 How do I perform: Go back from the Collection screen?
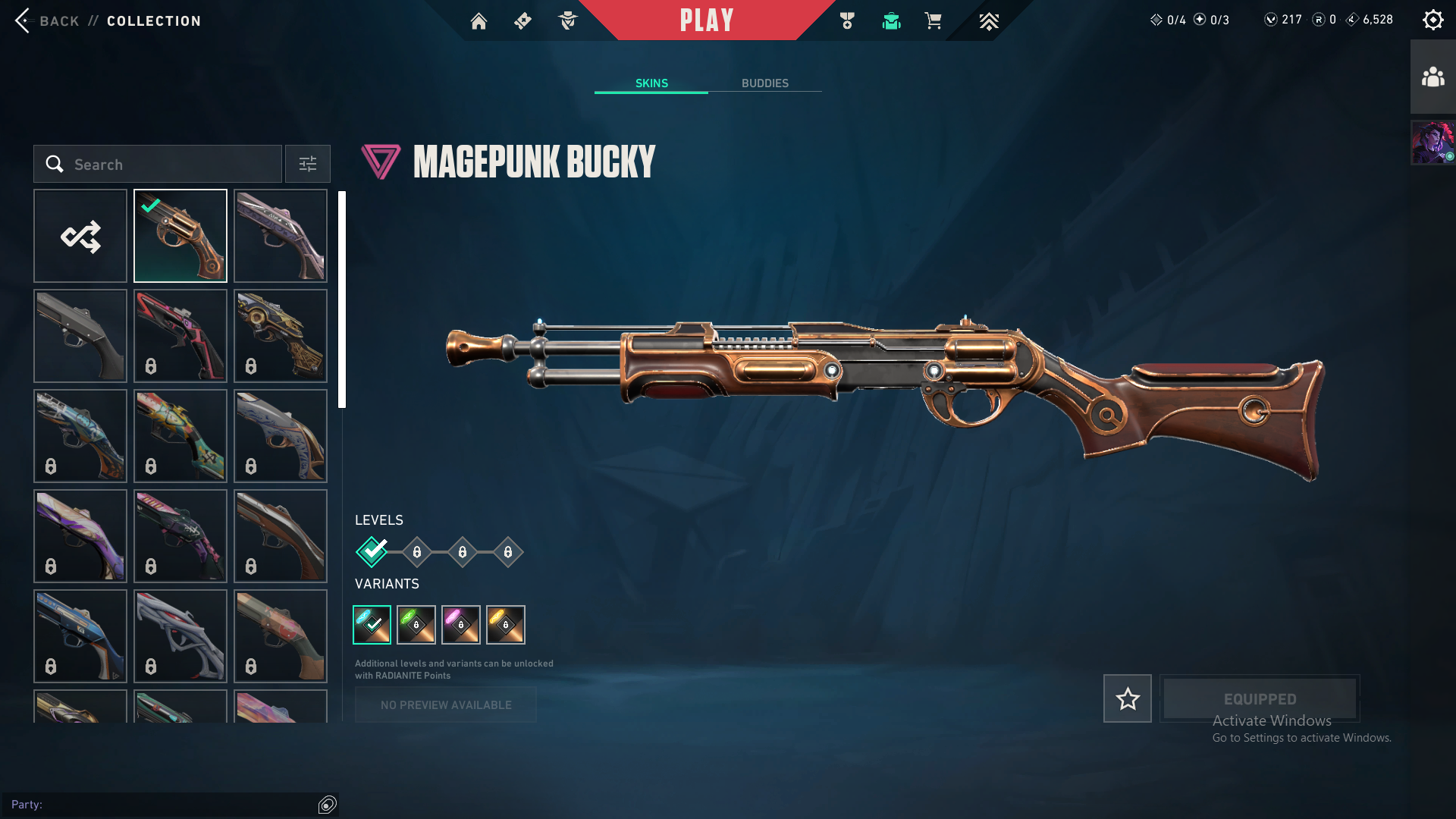click(x=45, y=20)
